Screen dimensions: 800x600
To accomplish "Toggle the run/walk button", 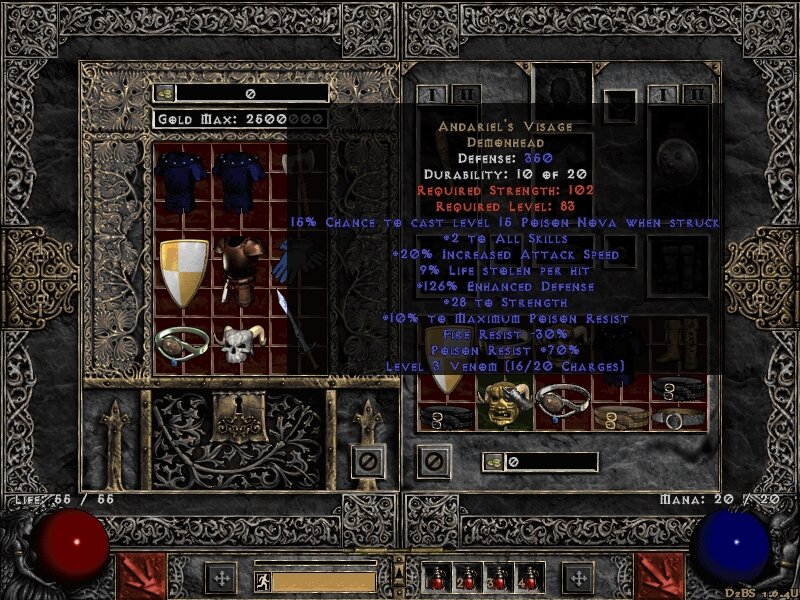I will pyautogui.click(x=261, y=579).
